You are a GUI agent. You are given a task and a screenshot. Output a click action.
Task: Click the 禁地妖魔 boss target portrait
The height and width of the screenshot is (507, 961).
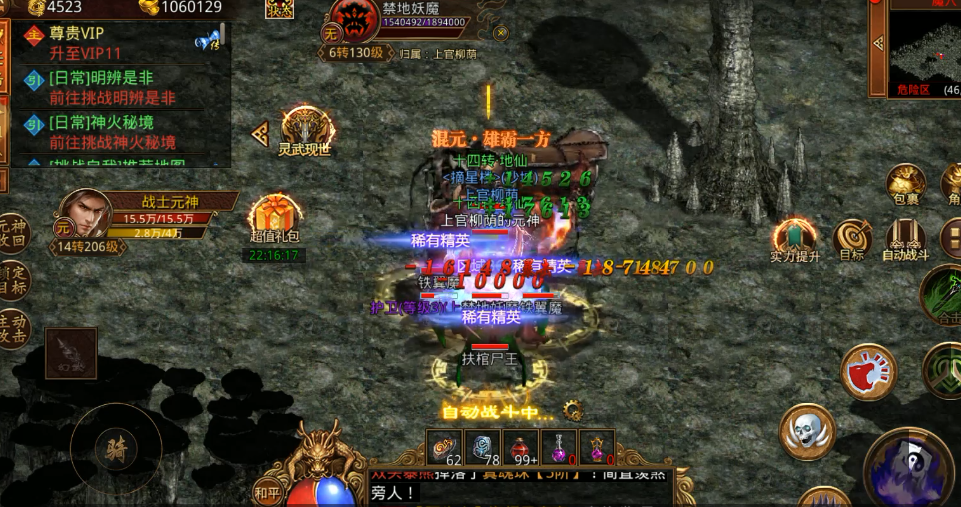point(352,20)
